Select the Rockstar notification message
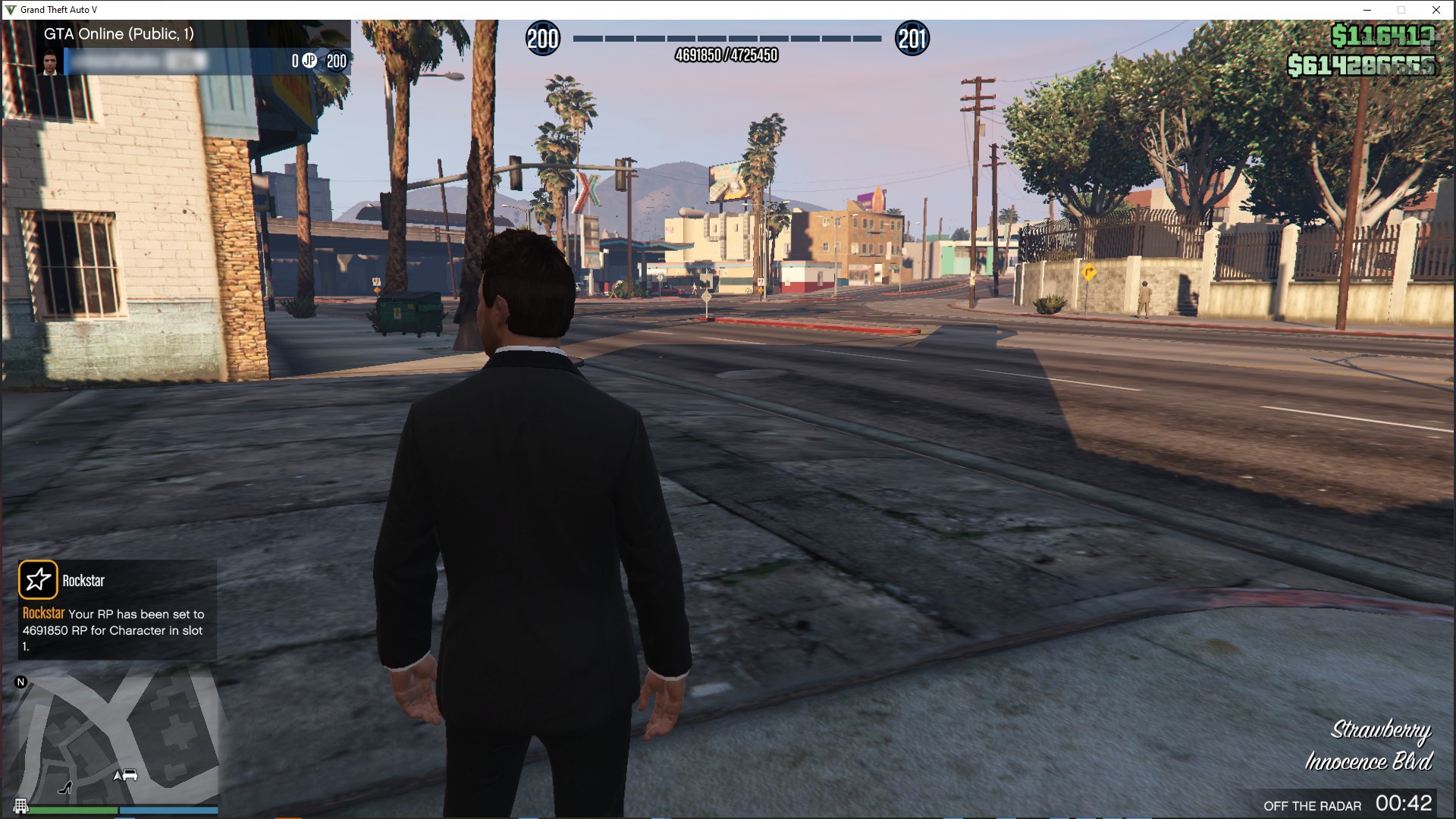This screenshot has width=1456, height=819. (114, 629)
